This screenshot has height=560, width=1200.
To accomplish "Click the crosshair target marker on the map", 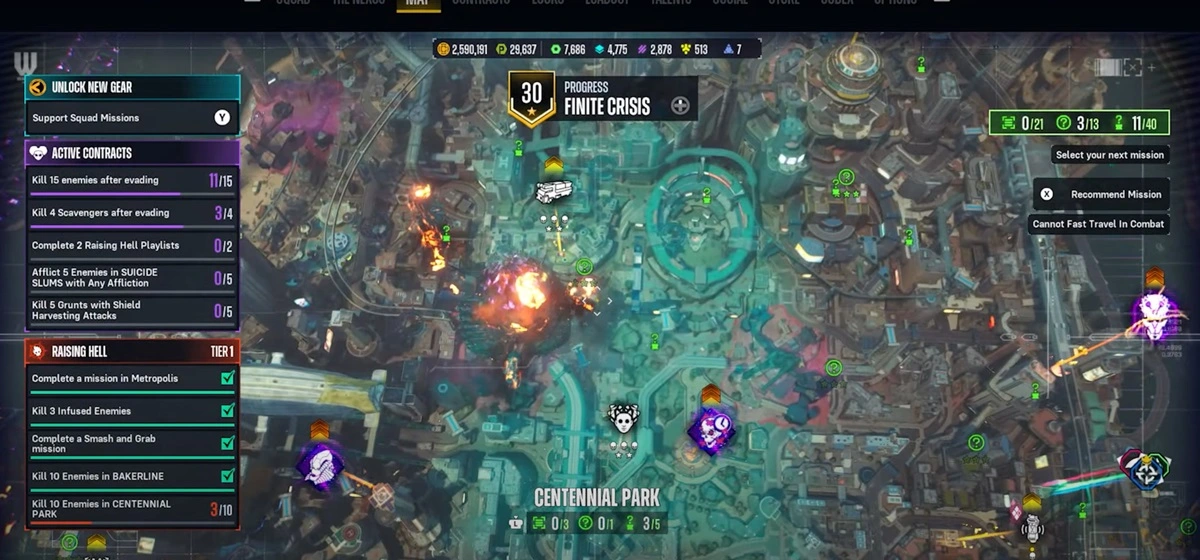I will 1145,469.
